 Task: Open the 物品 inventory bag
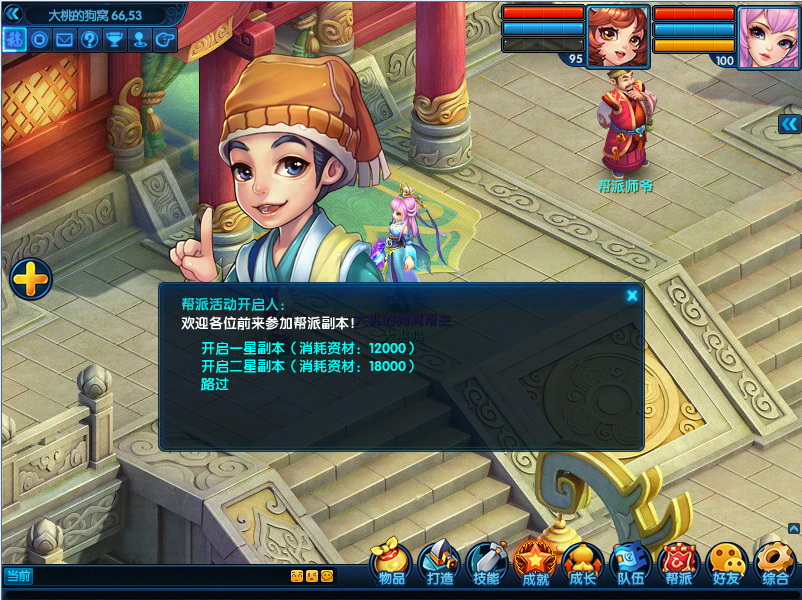click(x=392, y=564)
